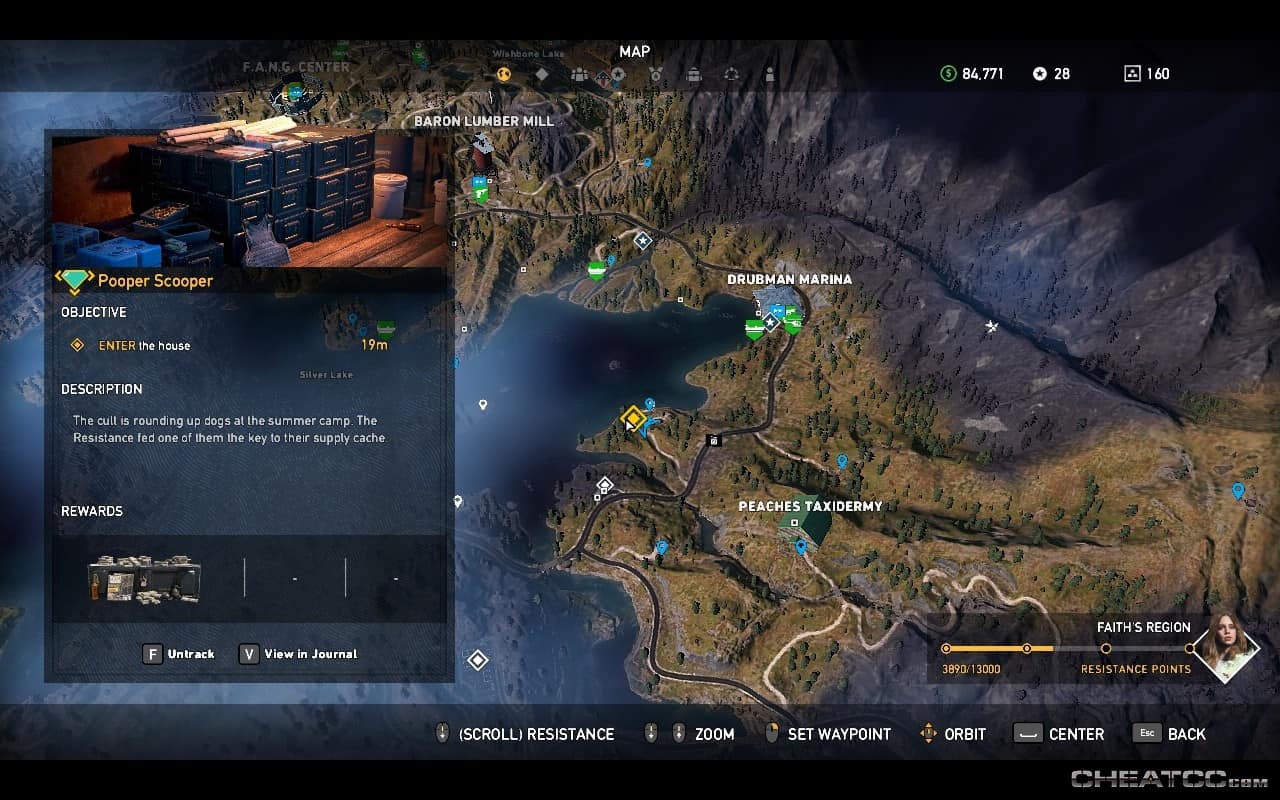Click the blue pin marker near Peaches Taxidermy

tap(800, 547)
